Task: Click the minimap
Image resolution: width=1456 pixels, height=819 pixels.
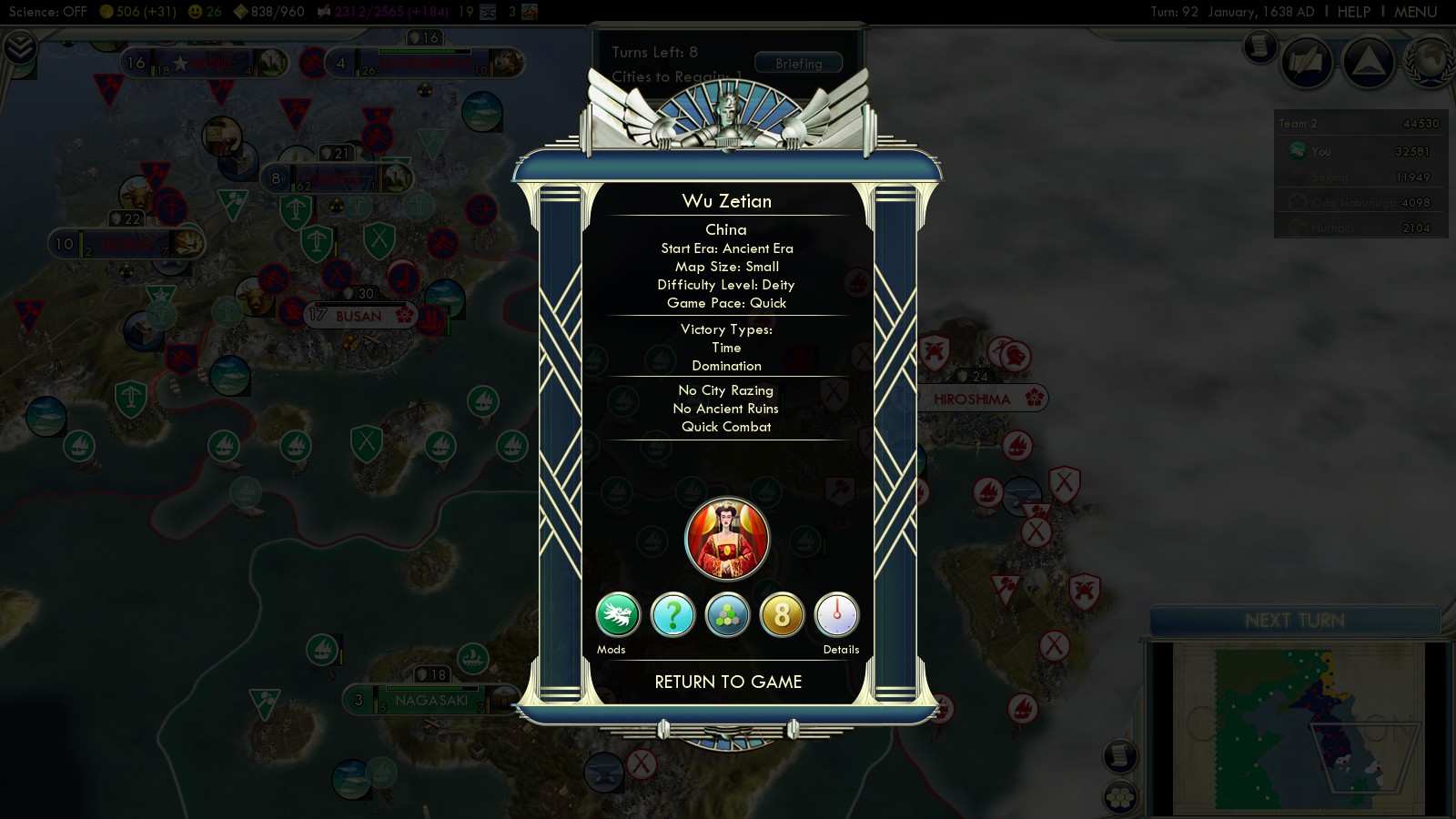Action: tap(1297, 728)
